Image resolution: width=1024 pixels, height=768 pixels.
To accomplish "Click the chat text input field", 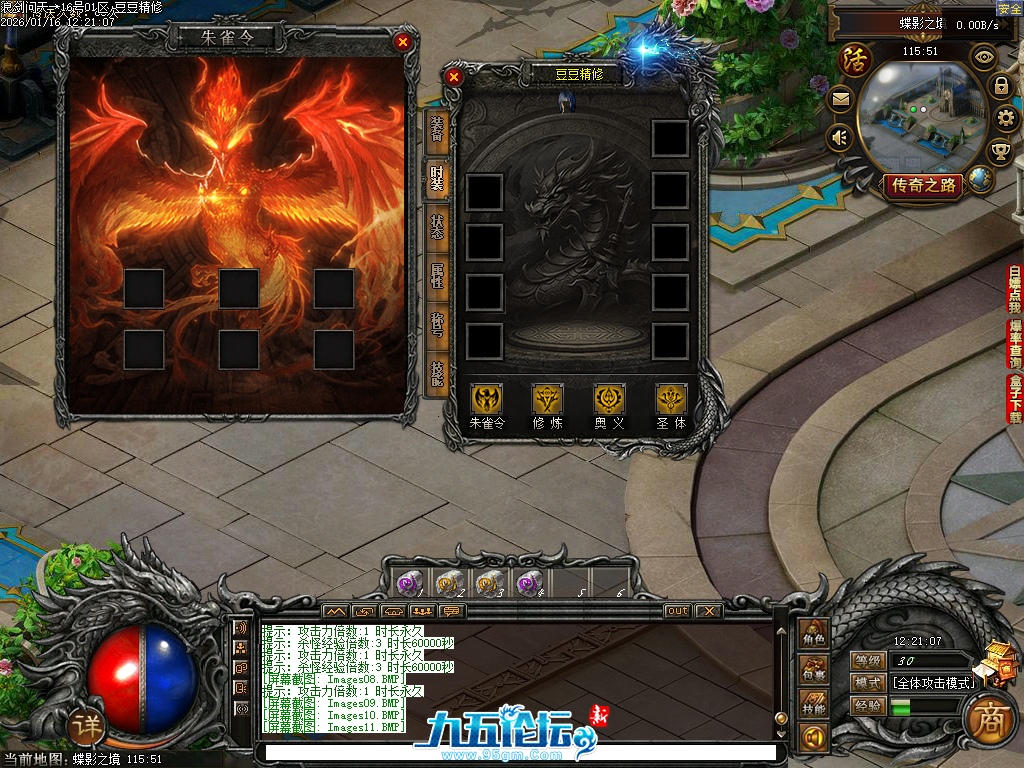I will tap(516, 752).
